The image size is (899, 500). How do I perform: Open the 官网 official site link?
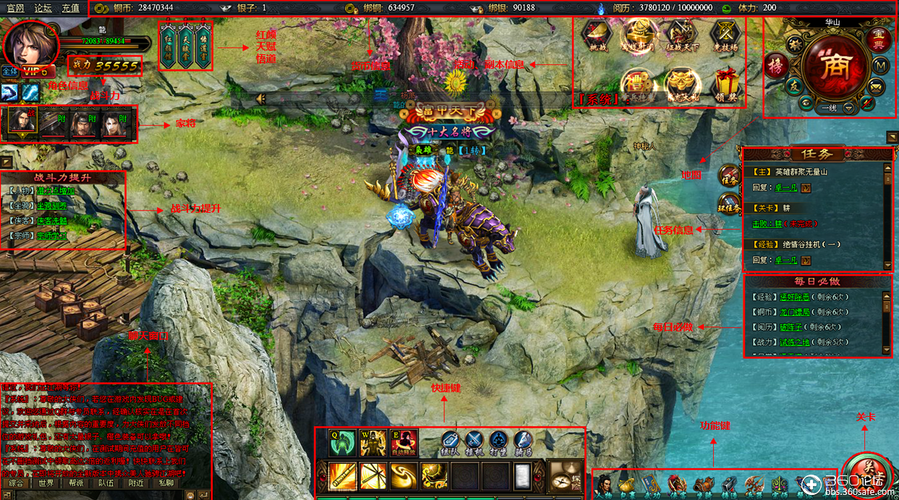pyautogui.click(x=15, y=7)
